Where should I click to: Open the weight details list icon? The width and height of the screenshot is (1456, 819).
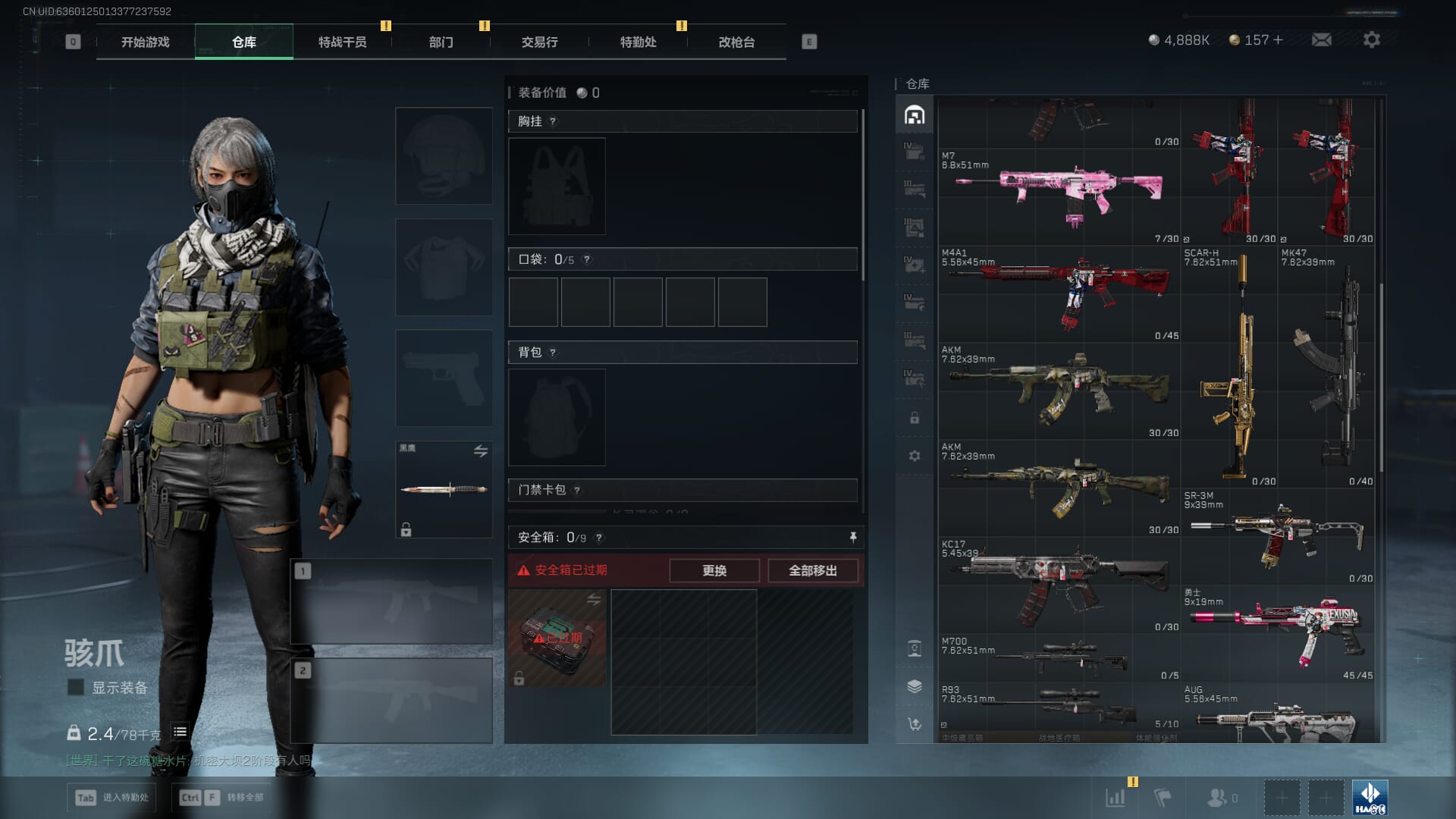(x=180, y=732)
